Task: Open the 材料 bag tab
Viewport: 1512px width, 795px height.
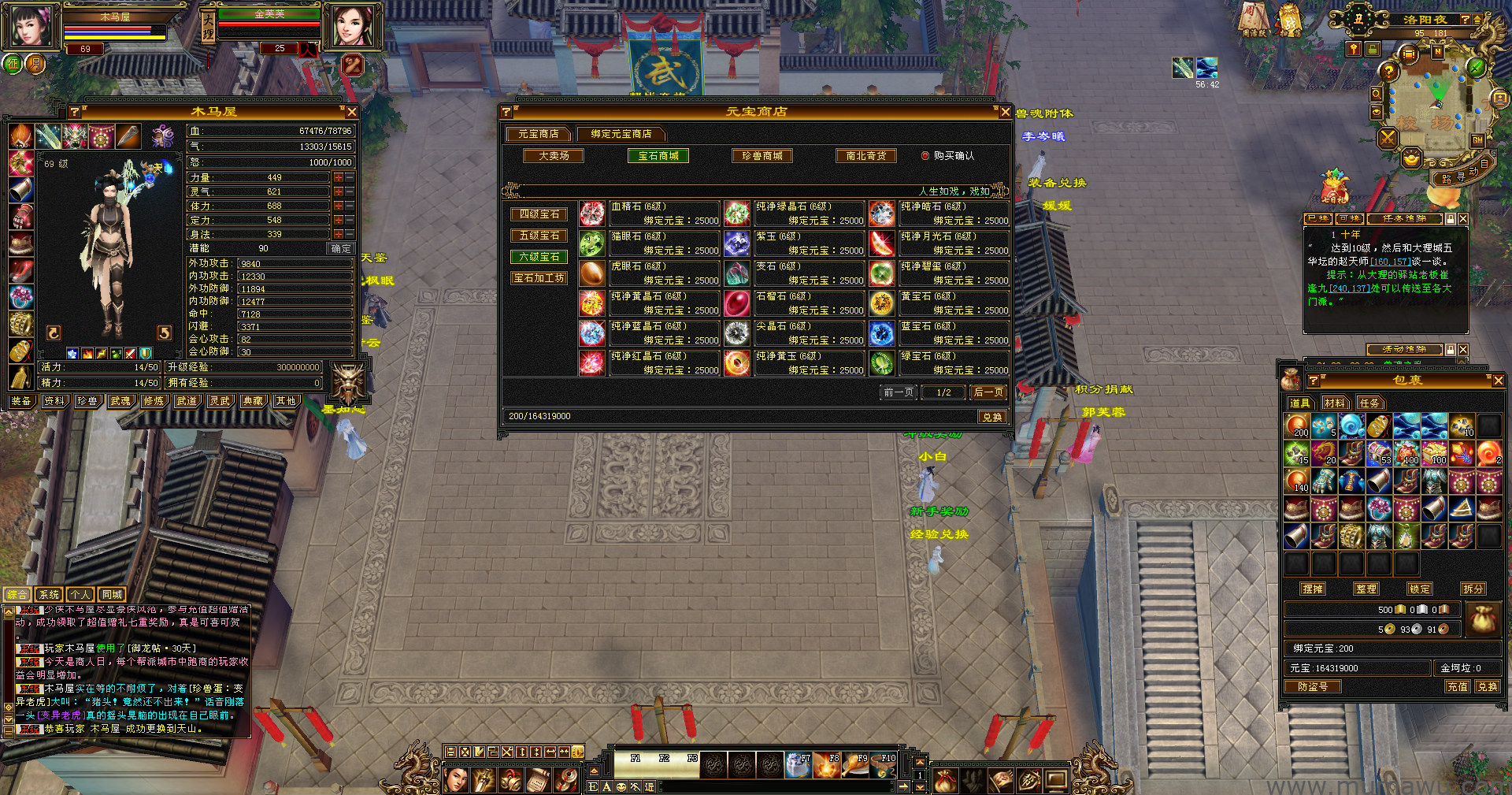Action: (1334, 403)
